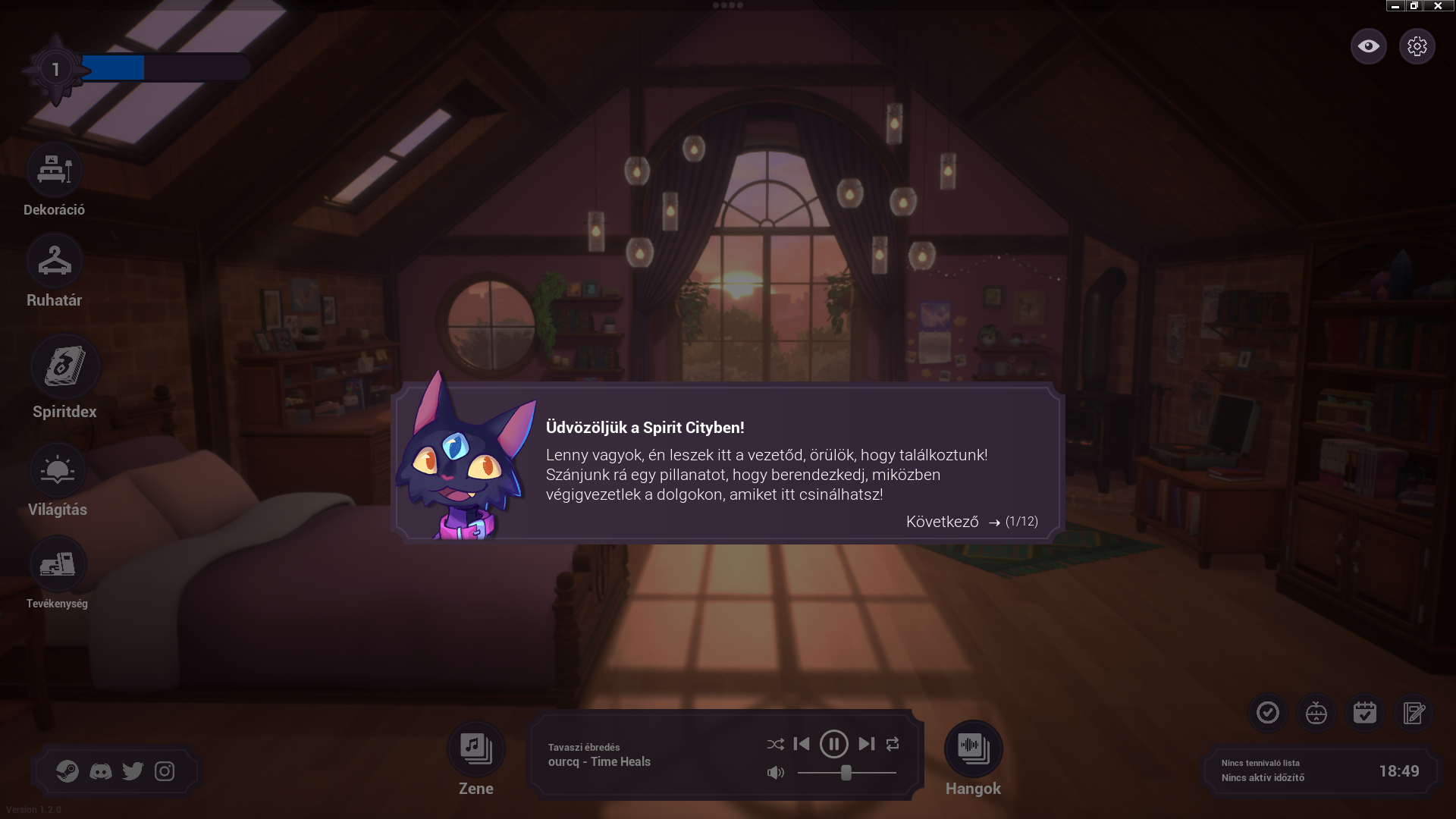The height and width of the screenshot is (819, 1456).
Task: Toggle shuffle on the music player
Action: [x=775, y=745]
